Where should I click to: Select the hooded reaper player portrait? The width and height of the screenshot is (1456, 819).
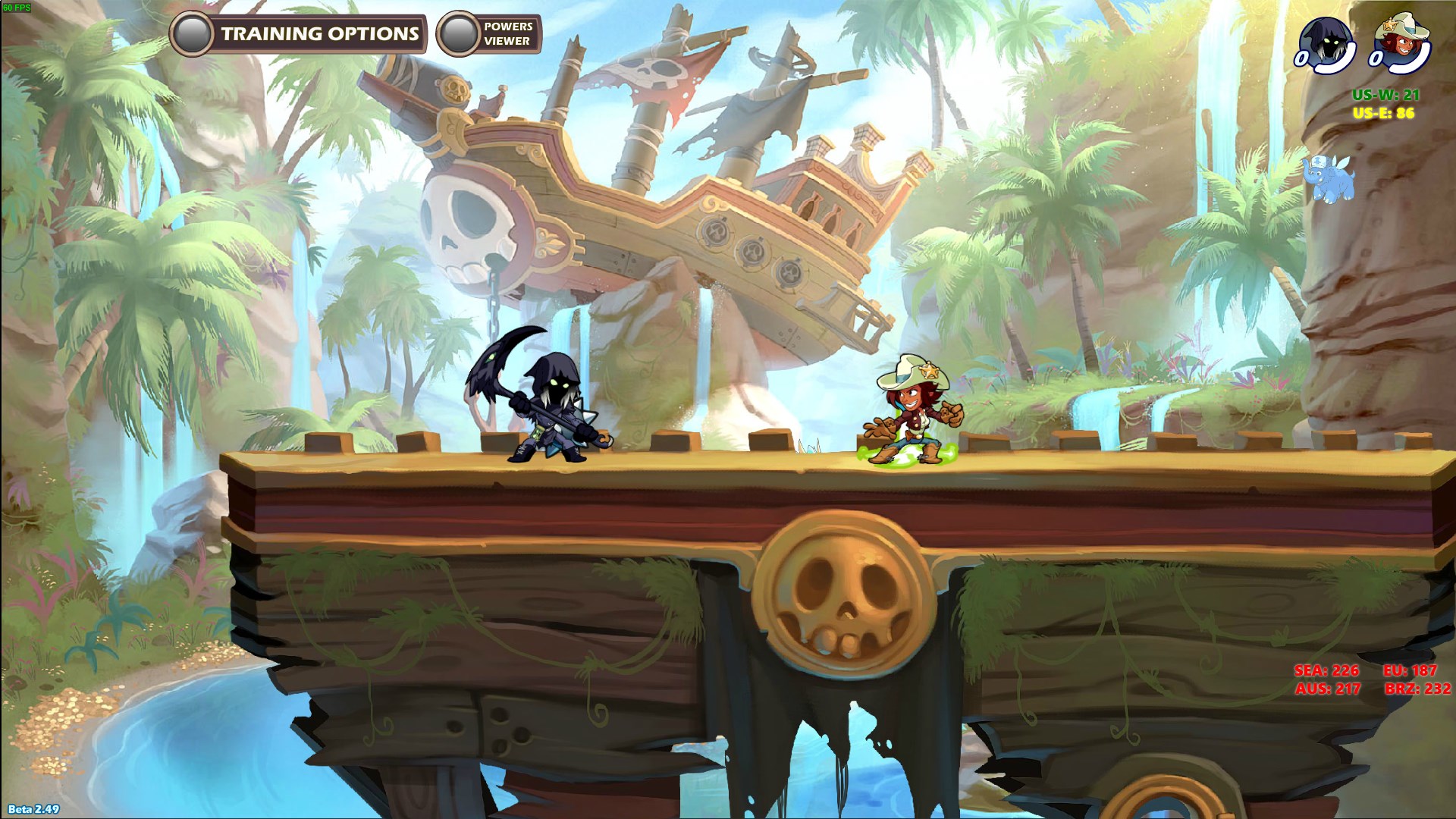(1326, 43)
